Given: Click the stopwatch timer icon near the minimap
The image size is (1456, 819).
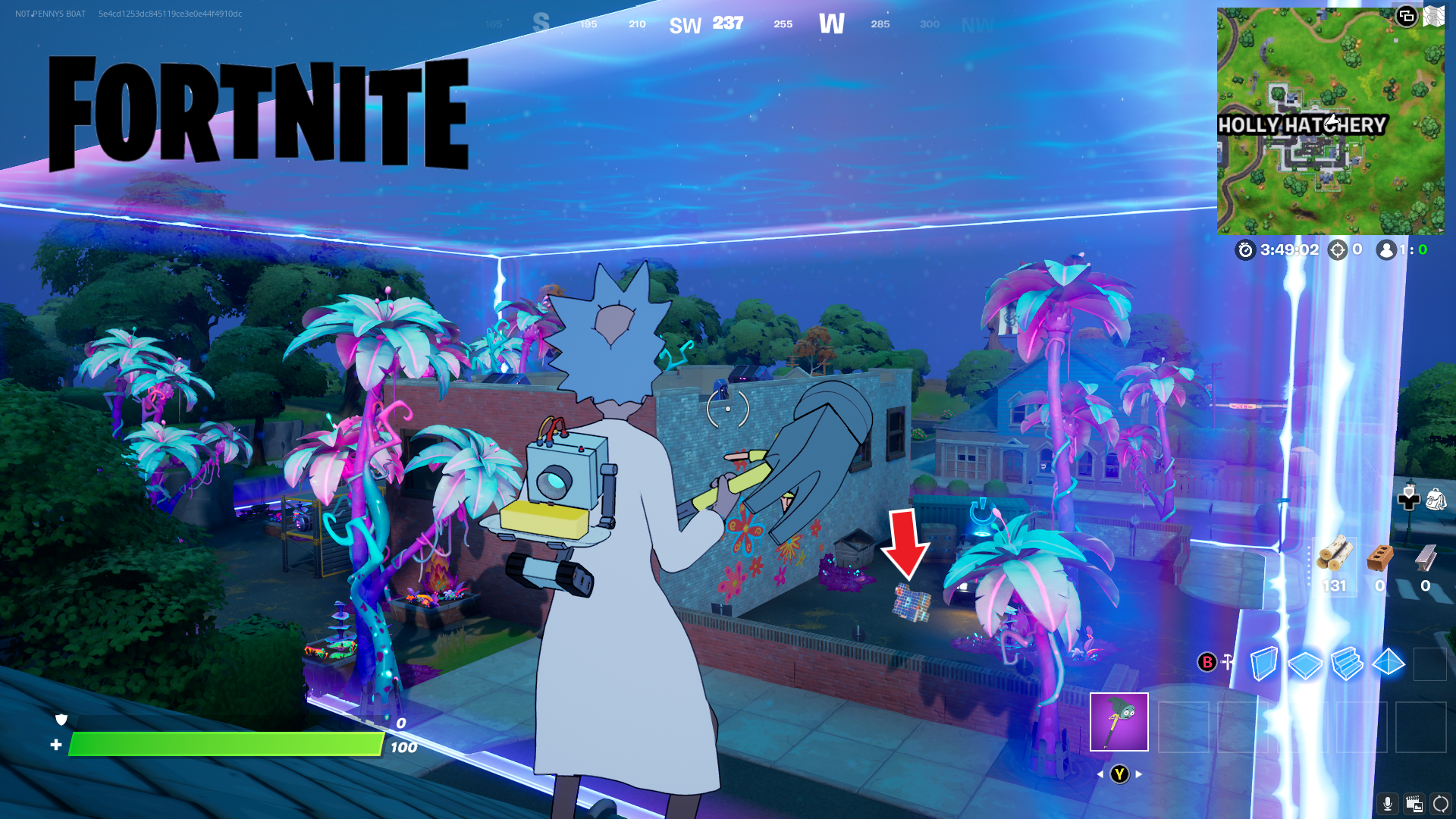Looking at the screenshot, I should (1245, 249).
